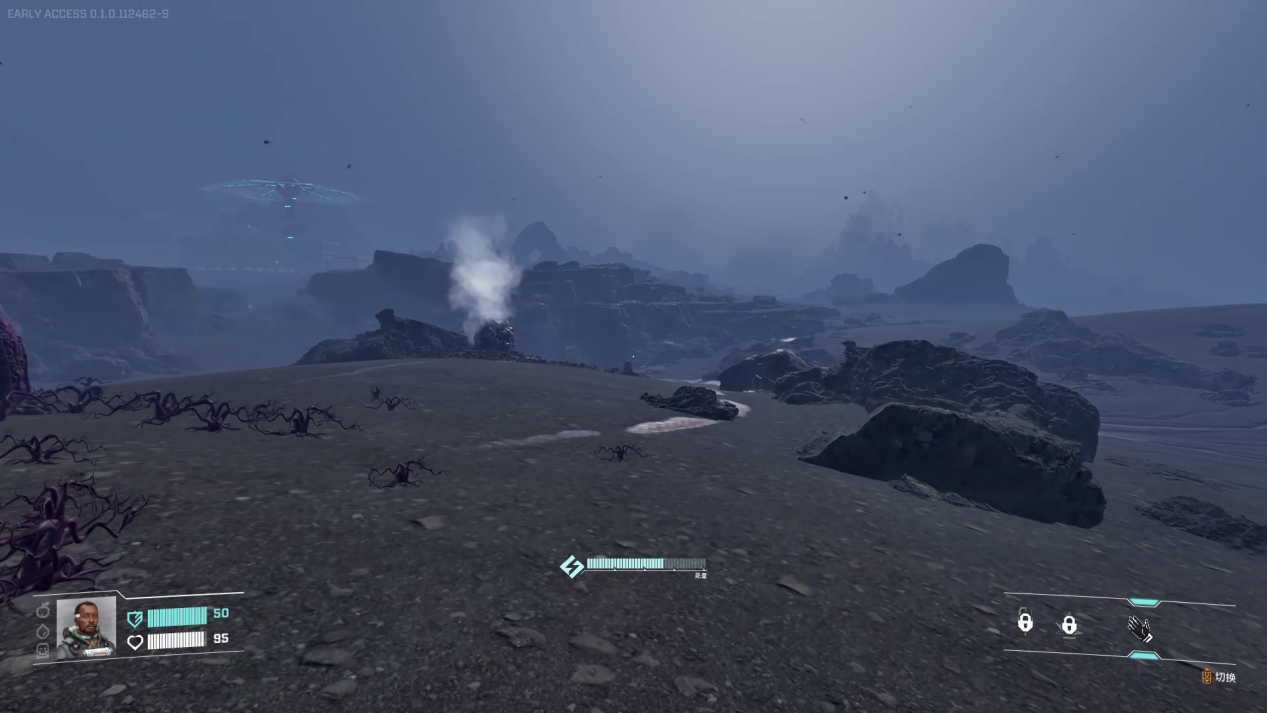The width and height of the screenshot is (1267, 713).
Task: Click the water droplet thirst icon
Action: point(43,631)
